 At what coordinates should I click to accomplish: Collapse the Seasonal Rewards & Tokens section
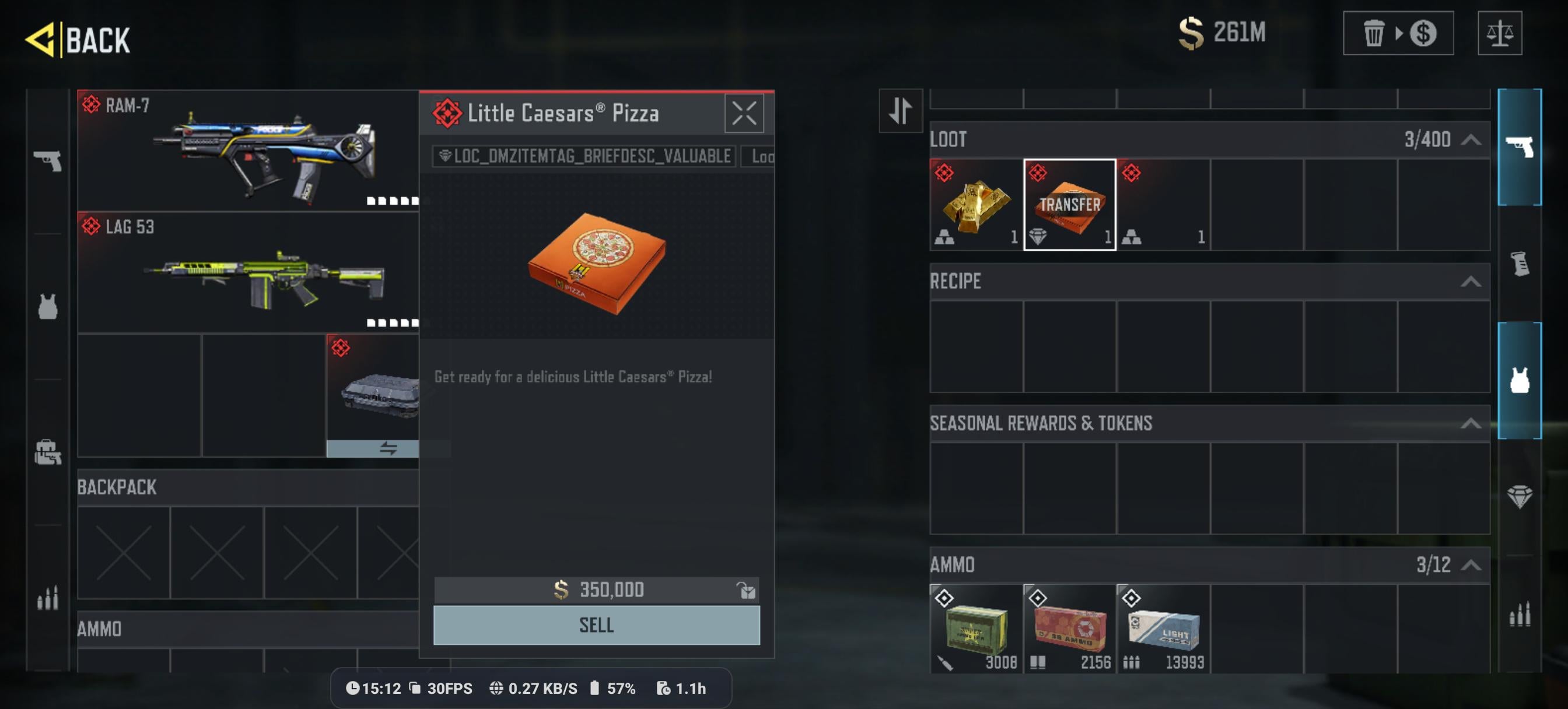1470,423
